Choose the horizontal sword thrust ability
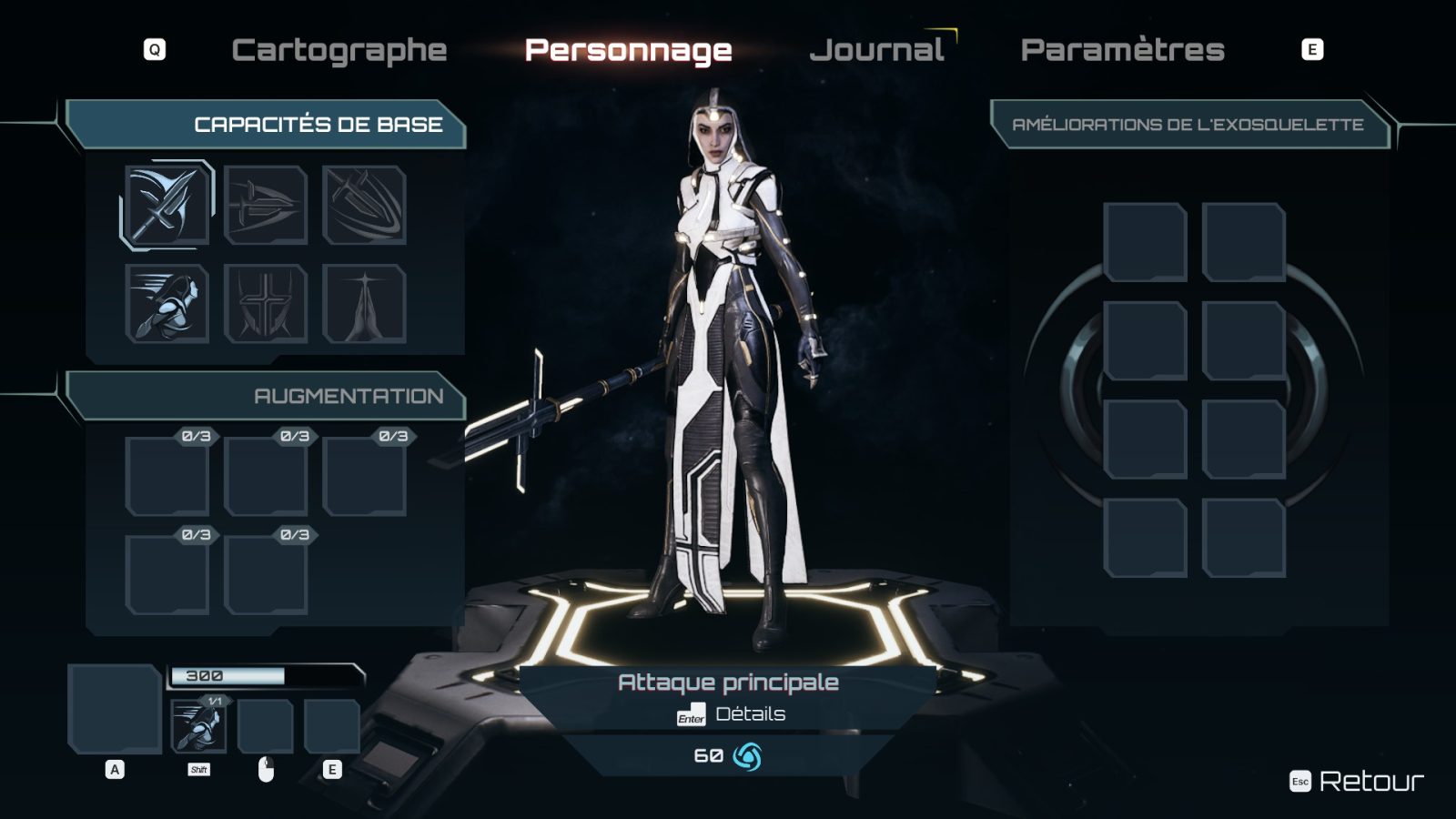This screenshot has height=819, width=1456. [266, 205]
